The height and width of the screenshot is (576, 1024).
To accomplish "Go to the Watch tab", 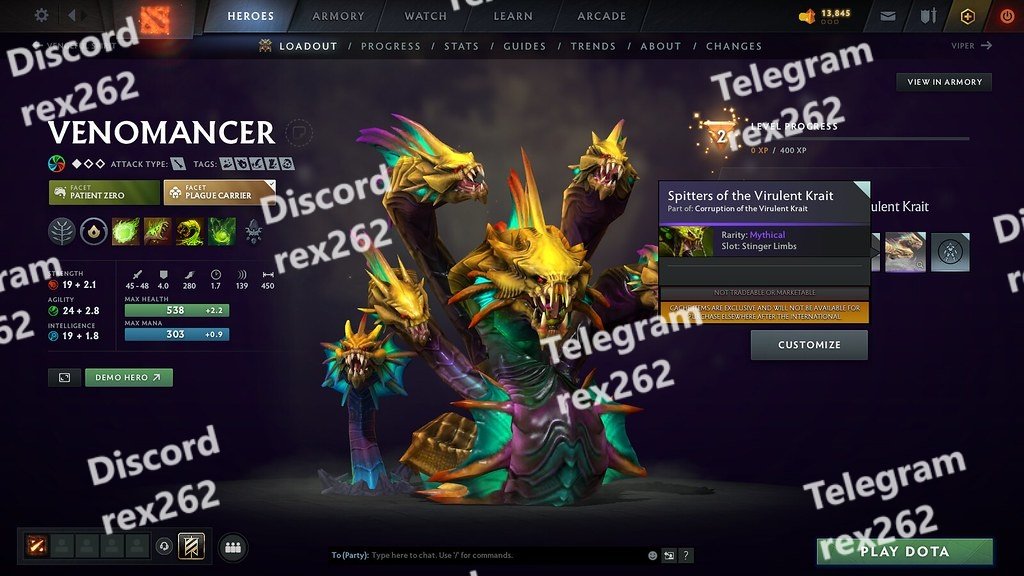I will pyautogui.click(x=425, y=16).
